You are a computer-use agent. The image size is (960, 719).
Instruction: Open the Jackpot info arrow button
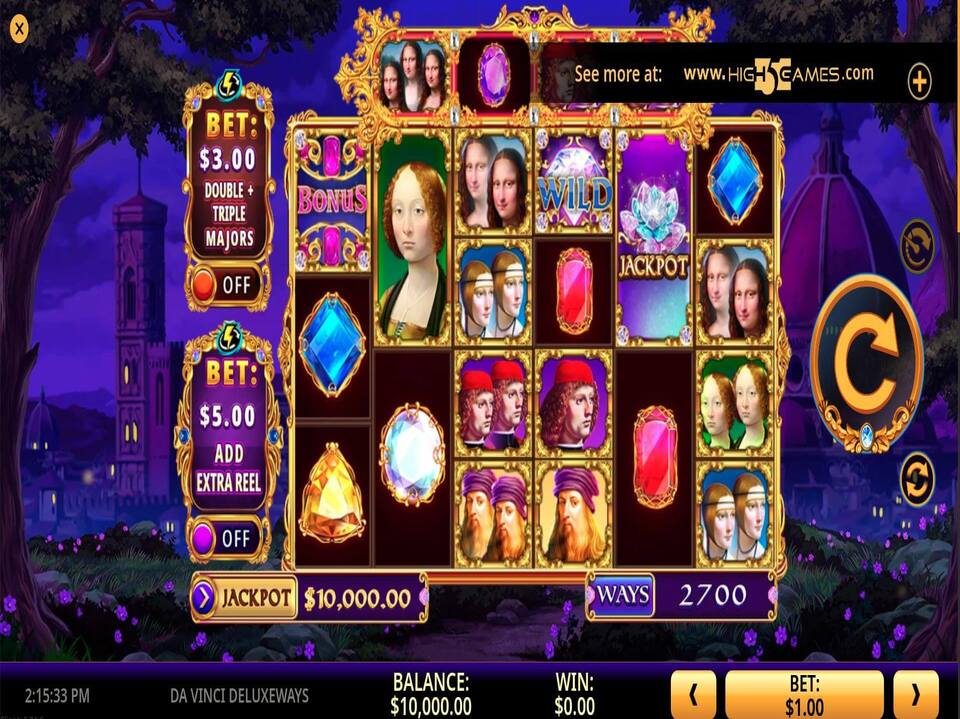203,598
